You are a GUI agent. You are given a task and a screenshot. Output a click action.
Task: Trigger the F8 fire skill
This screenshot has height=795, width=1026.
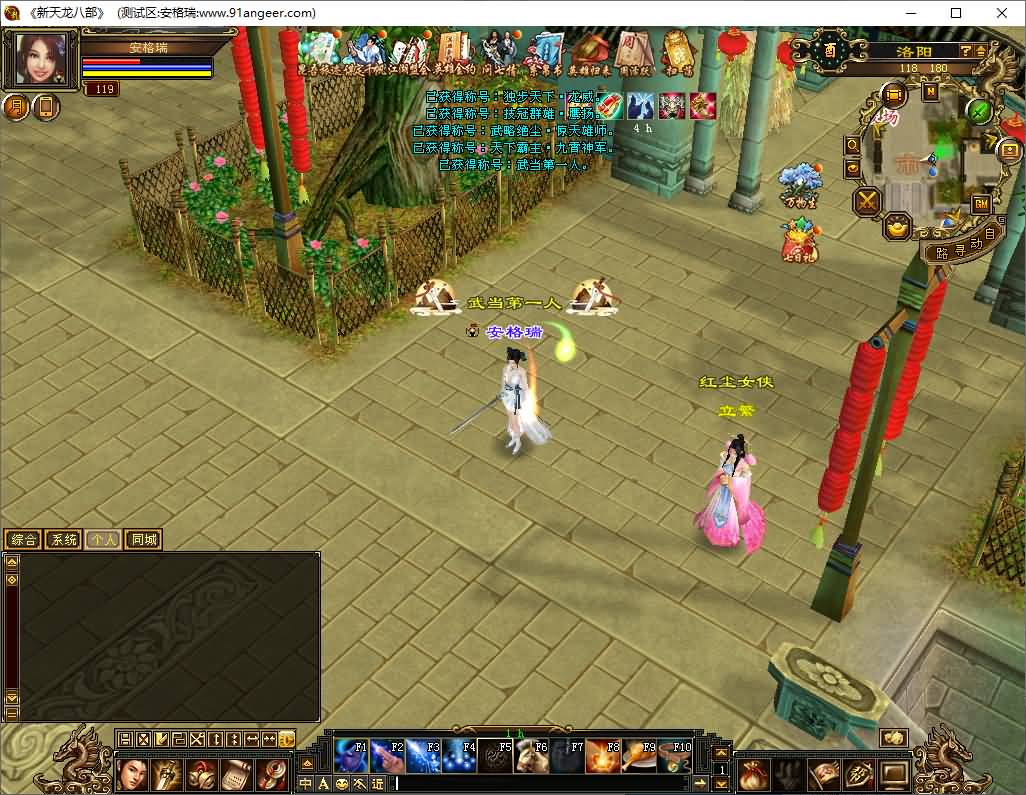click(603, 756)
